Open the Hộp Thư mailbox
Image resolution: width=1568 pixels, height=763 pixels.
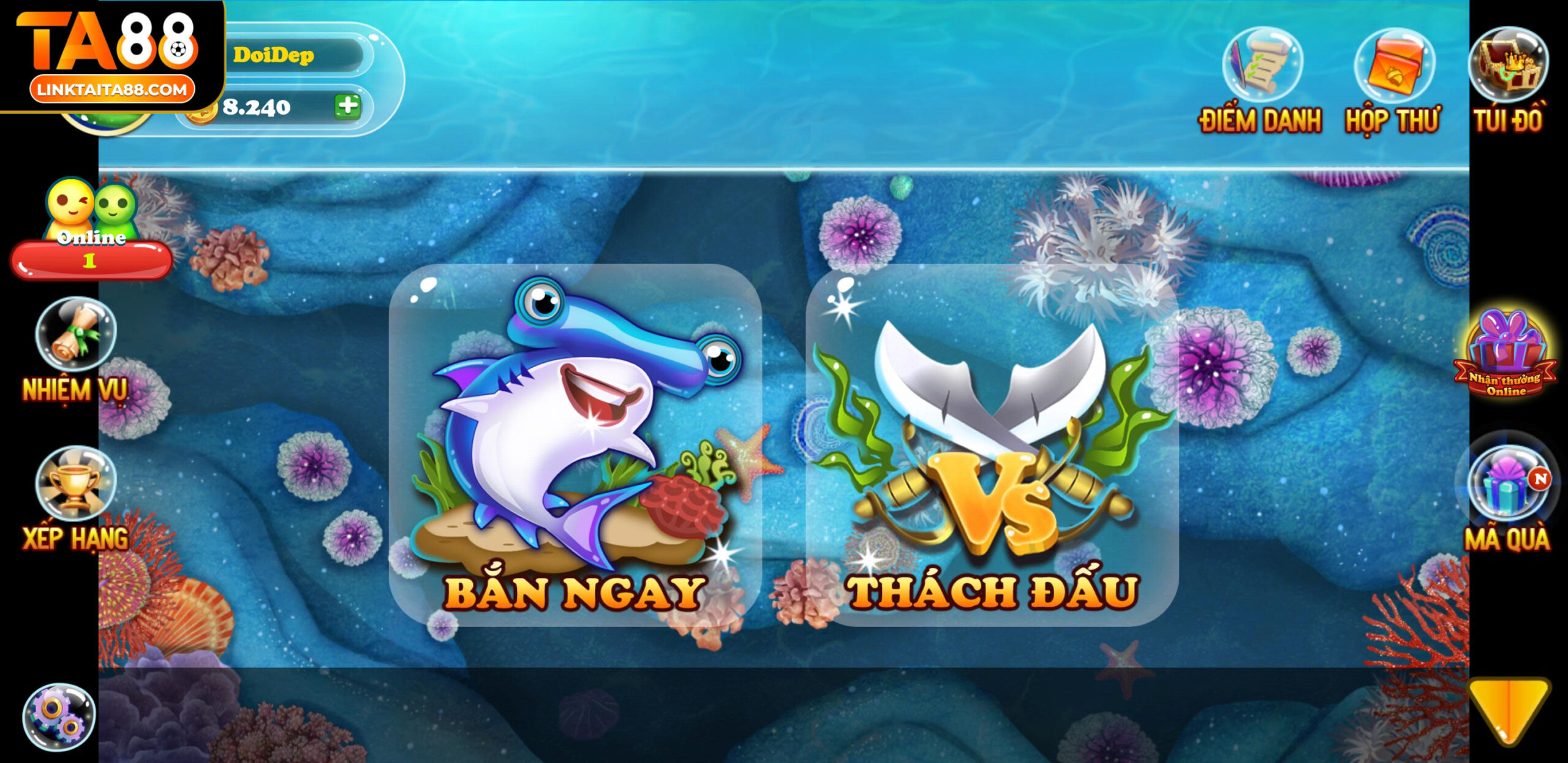1393,81
